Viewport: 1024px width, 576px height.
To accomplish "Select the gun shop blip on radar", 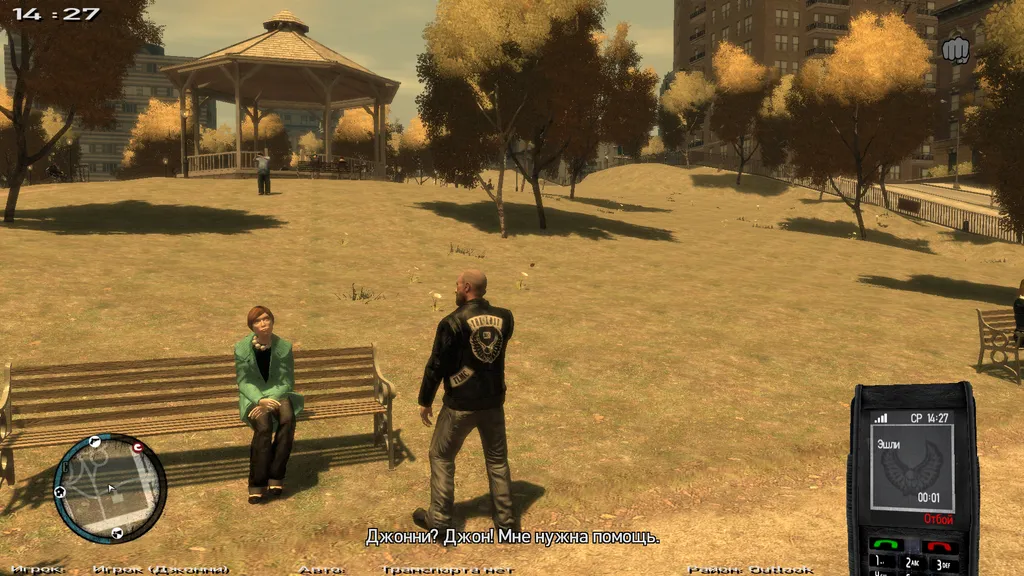I will click(94, 440).
